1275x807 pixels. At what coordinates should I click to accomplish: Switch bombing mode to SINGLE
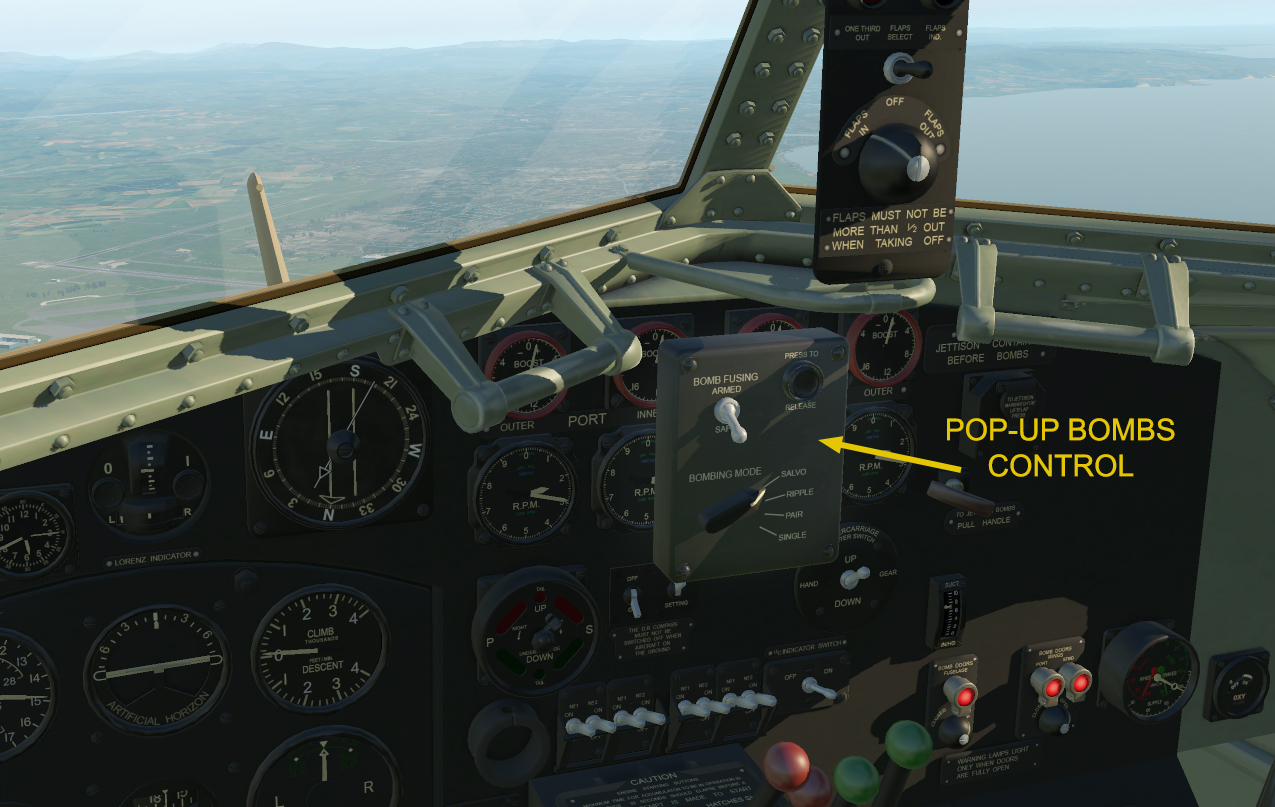(x=792, y=536)
